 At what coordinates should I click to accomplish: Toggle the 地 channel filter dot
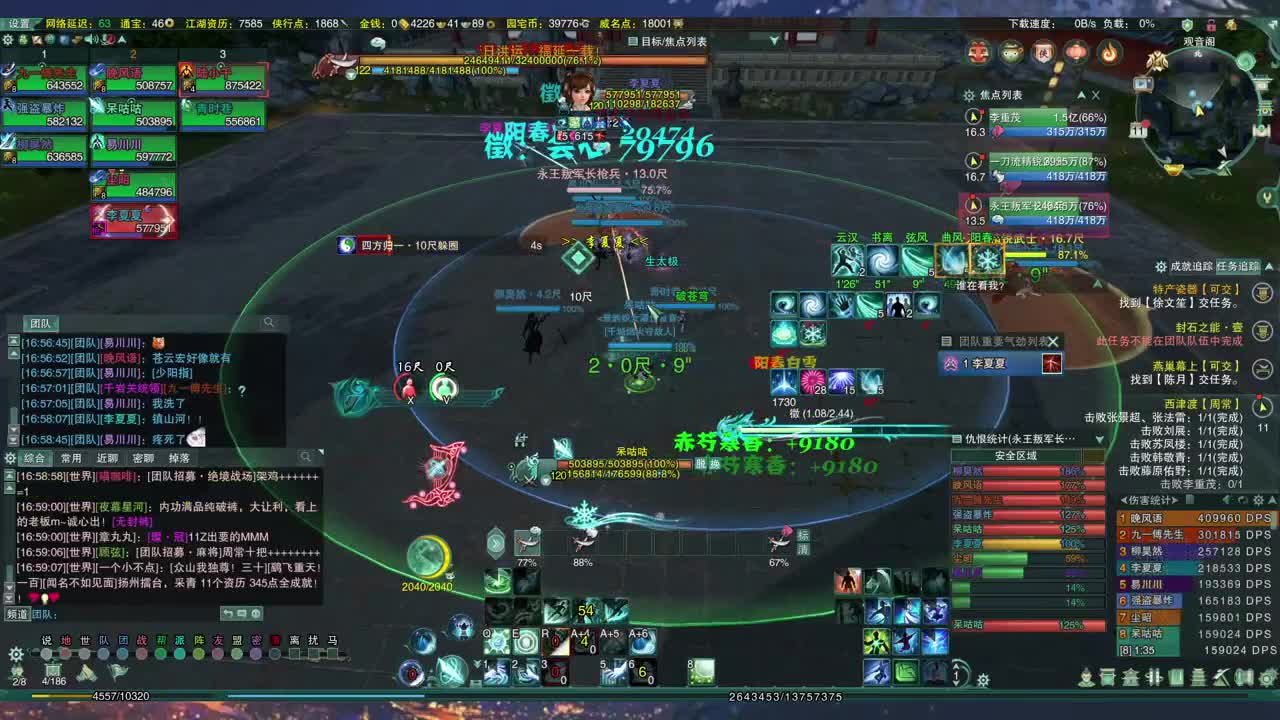(x=64, y=652)
